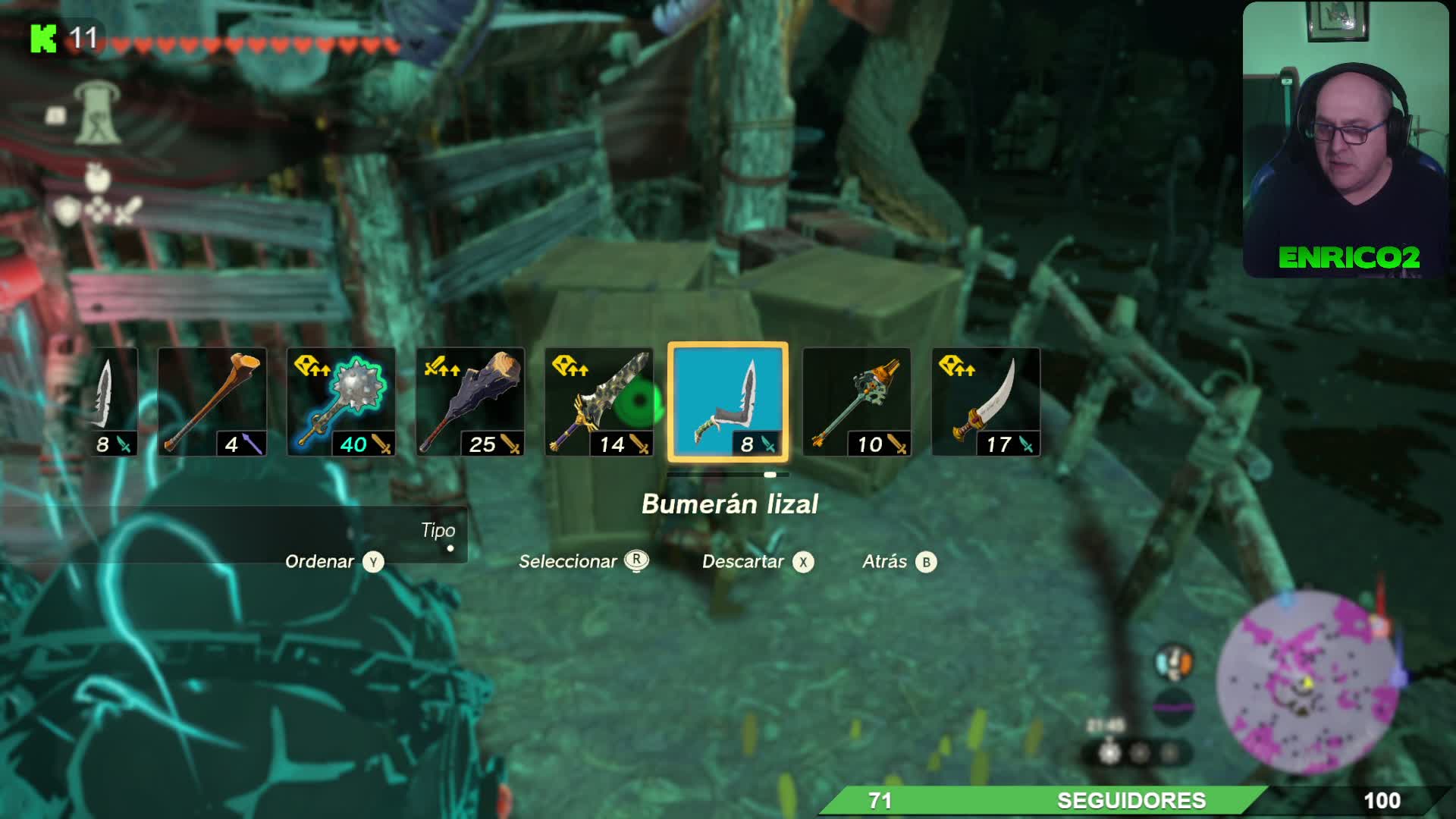Discard weapon with Descartar

[x=757, y=562]
